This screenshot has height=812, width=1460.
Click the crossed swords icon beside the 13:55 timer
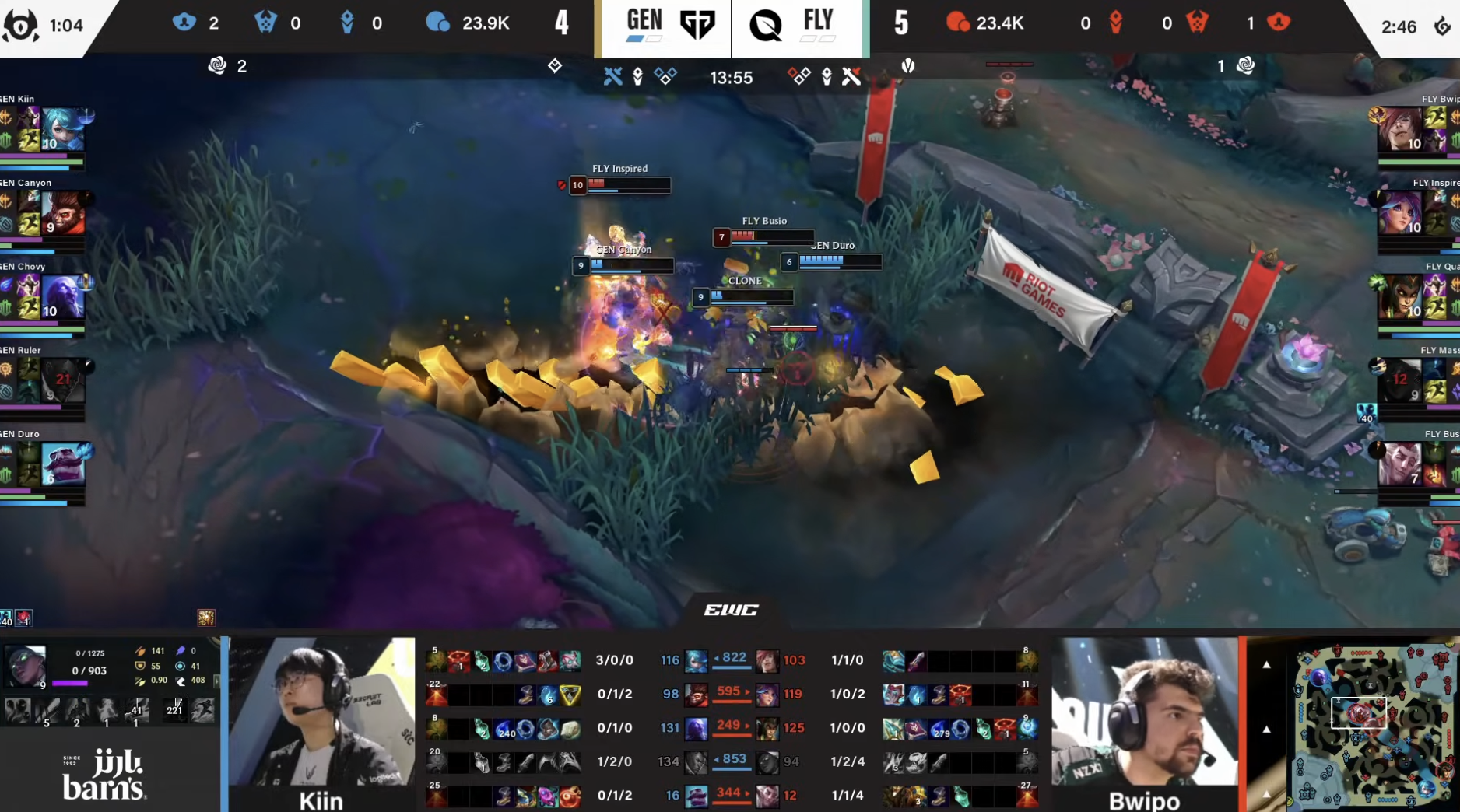(x=612, y=75)
